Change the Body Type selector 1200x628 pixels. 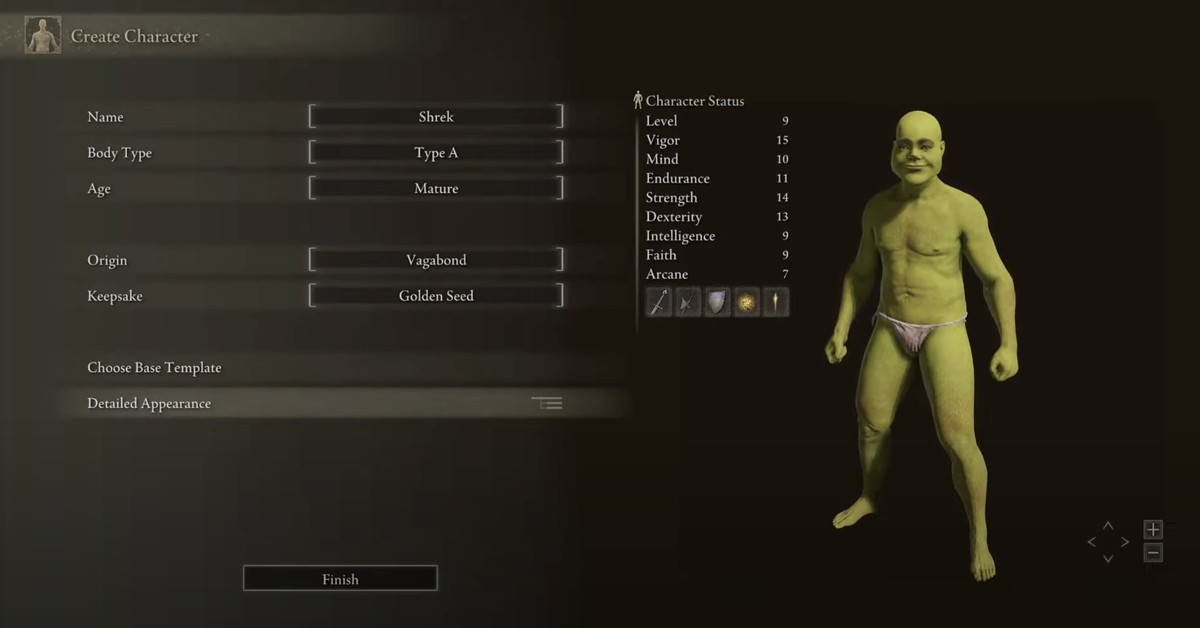[x=436, y=153]
